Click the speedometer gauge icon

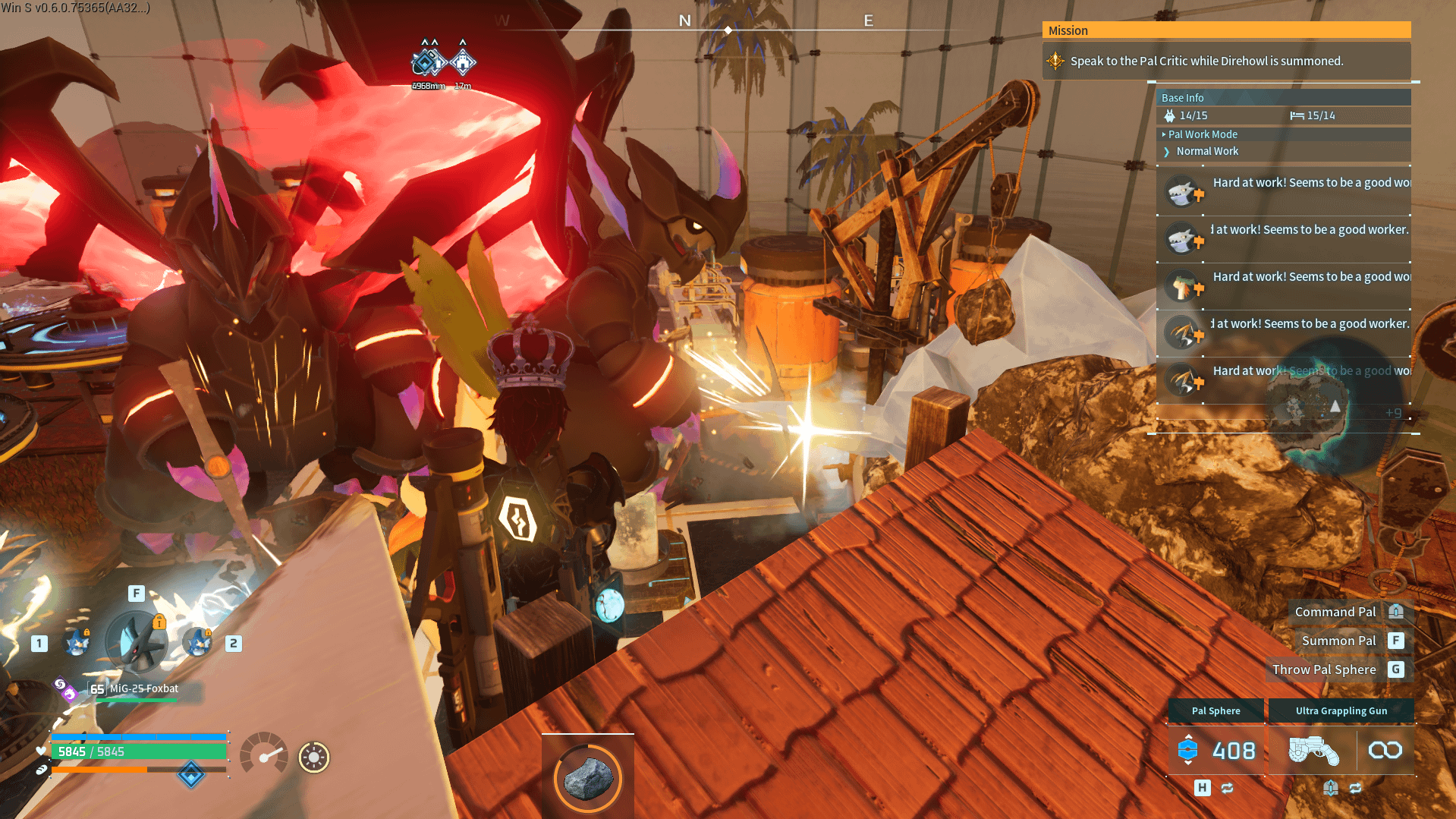click(x=263, y=754)
